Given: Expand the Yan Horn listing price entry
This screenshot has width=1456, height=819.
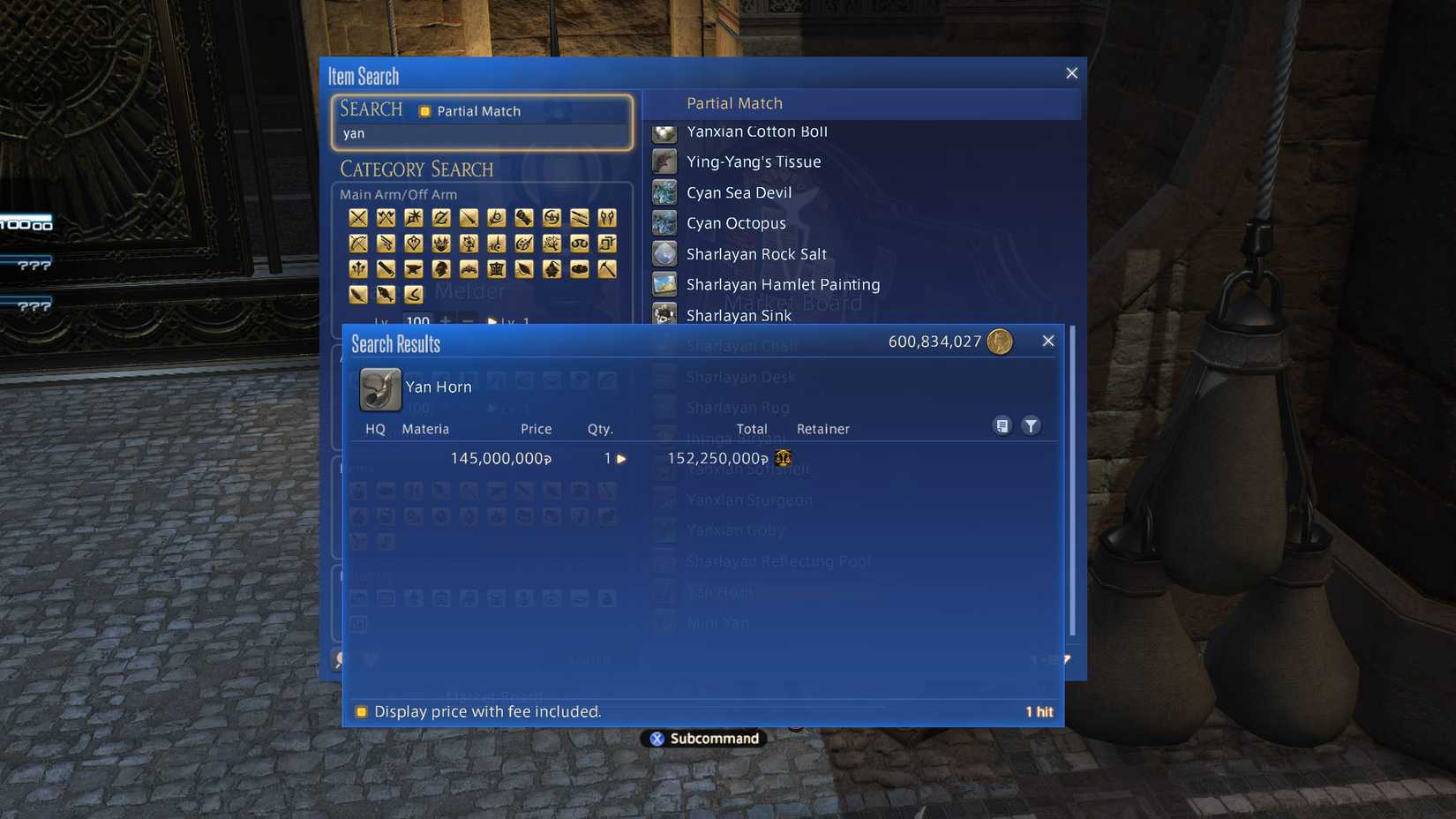Looking at the screenshot, I should pyautogui.click(x=622, y=459).
